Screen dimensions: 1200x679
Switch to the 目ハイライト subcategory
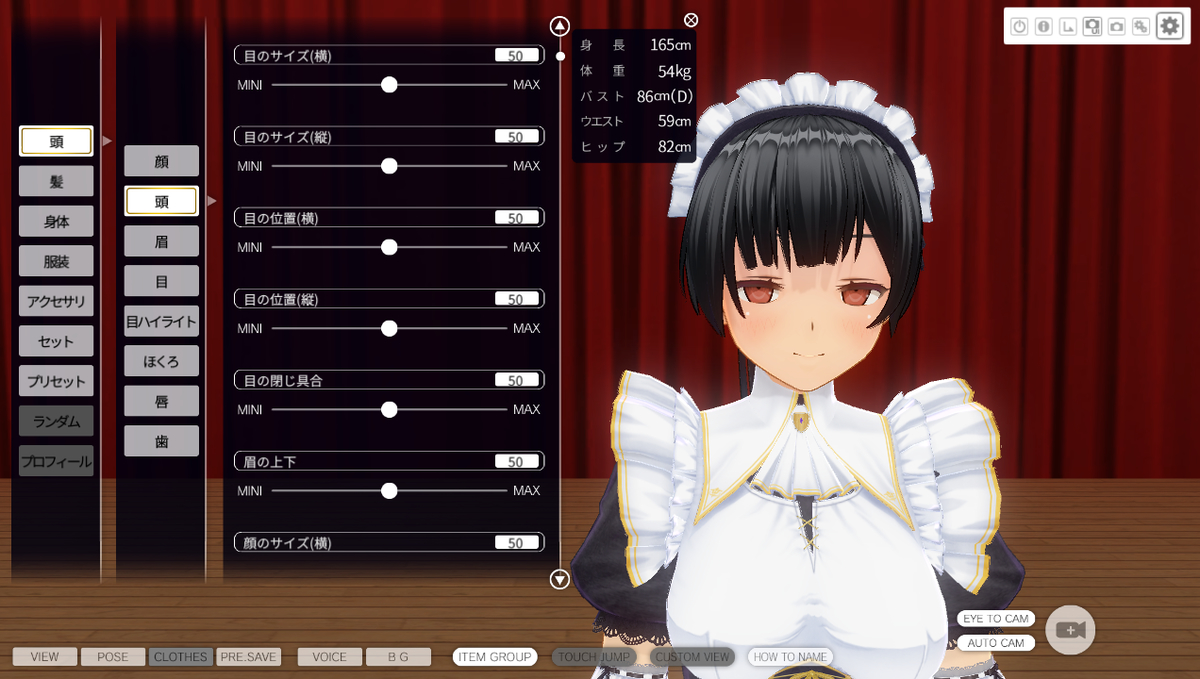tap(161, 321)
